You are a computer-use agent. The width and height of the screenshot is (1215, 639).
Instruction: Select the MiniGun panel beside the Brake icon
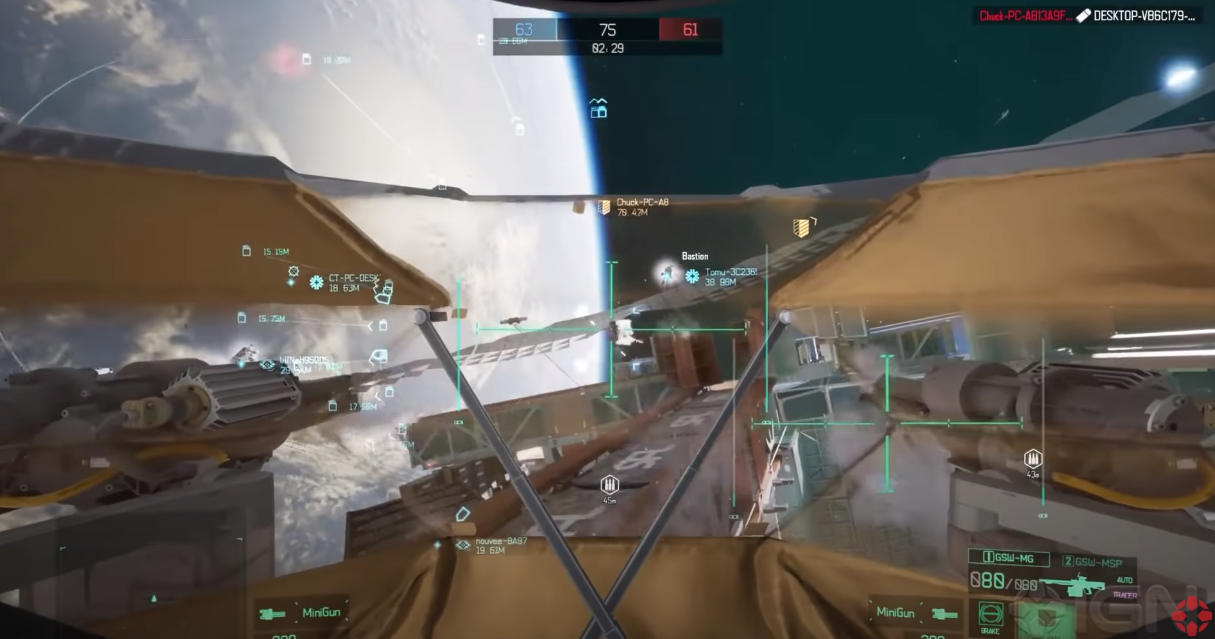(905, 612)
